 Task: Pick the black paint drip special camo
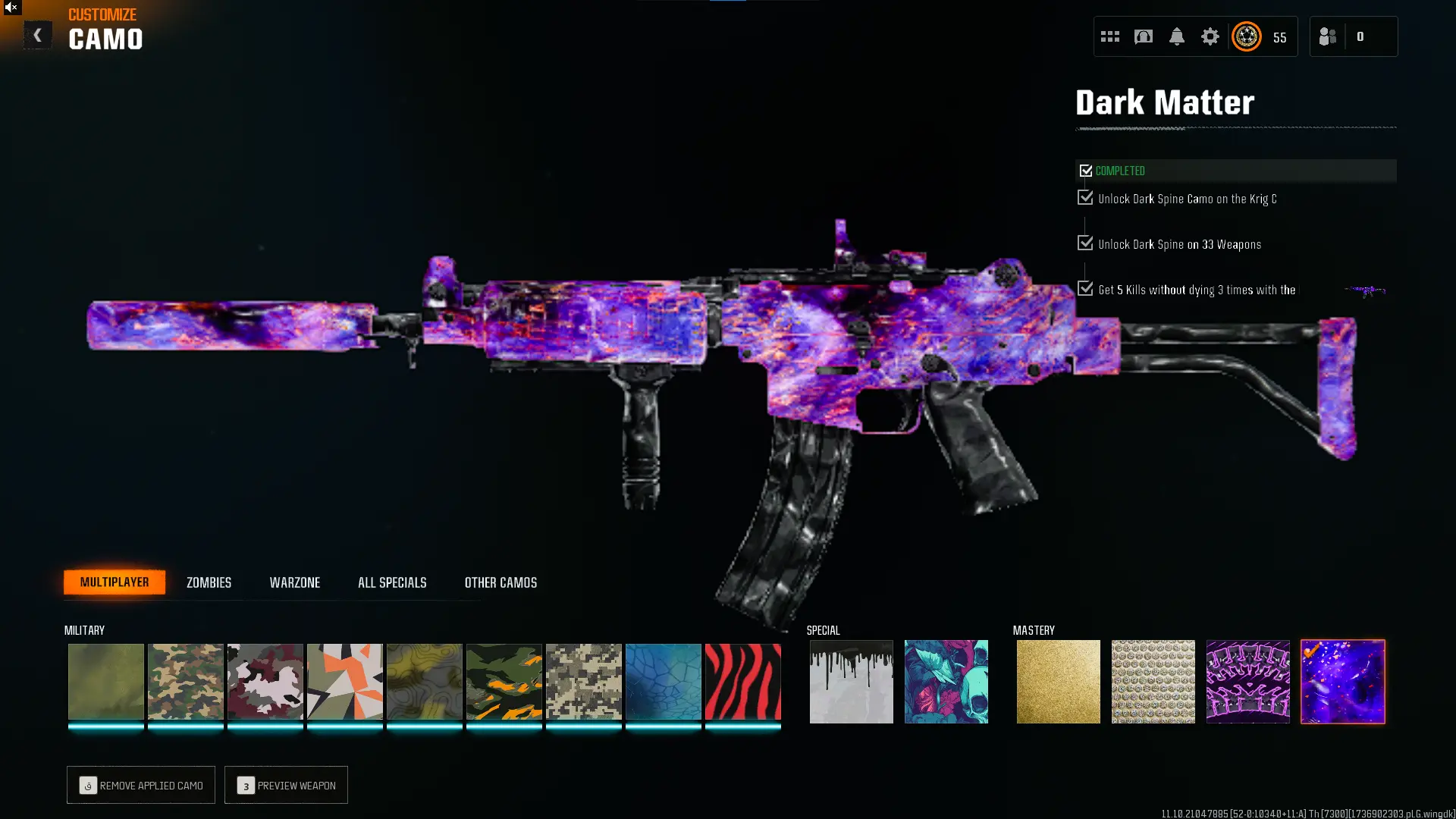pos(851,682)
